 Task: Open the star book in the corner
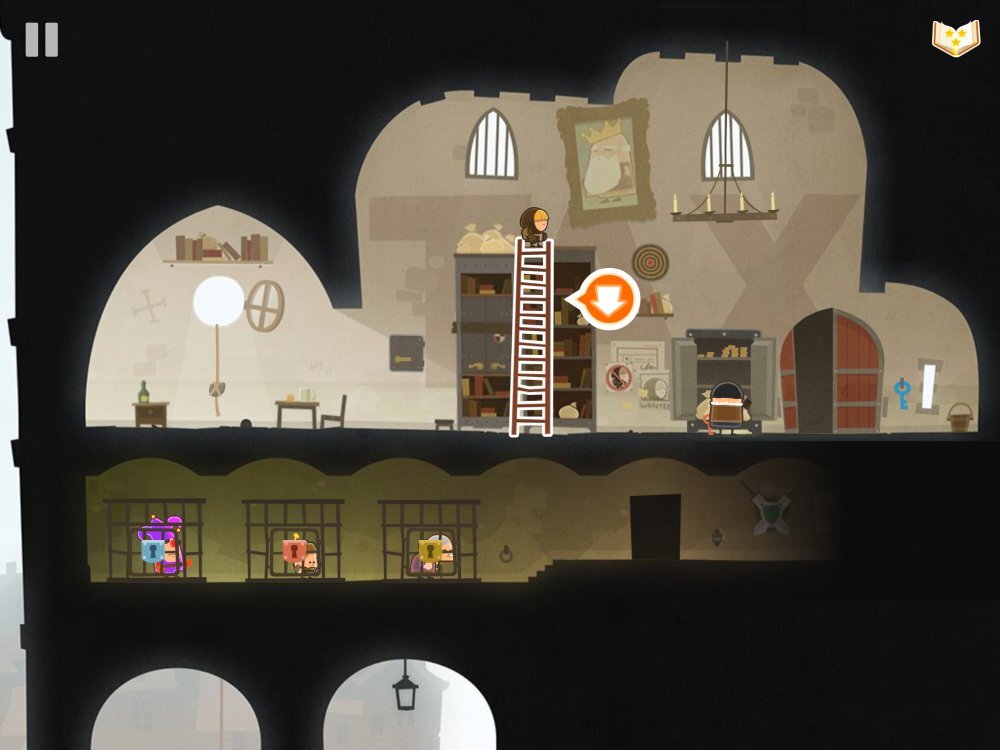click(956, 38)
